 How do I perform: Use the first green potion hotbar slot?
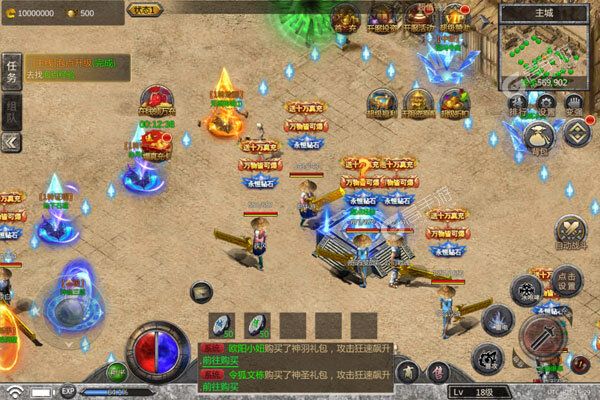pos(223,325)
